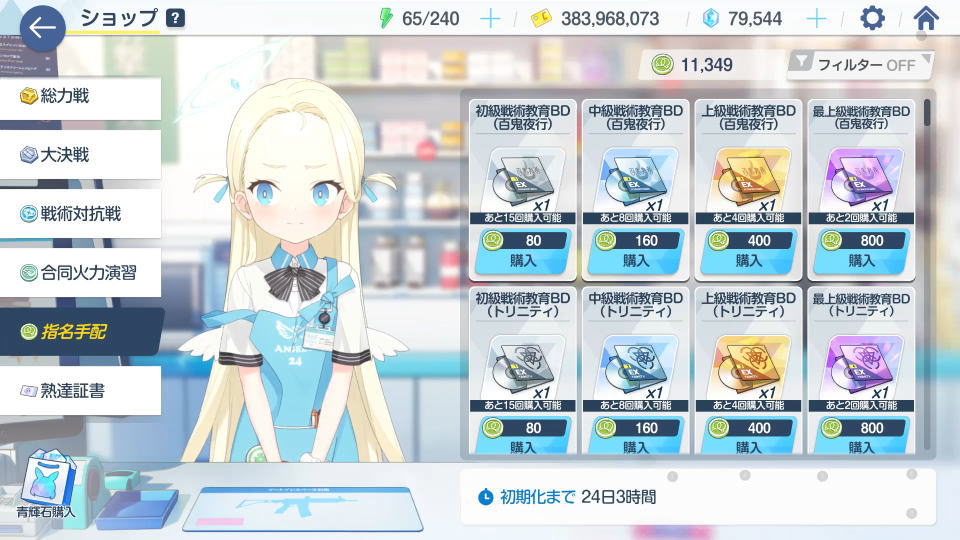
Task: Buy 上級戦術教育BD (百鬼夜行) for 400
Action: (749, 250)
